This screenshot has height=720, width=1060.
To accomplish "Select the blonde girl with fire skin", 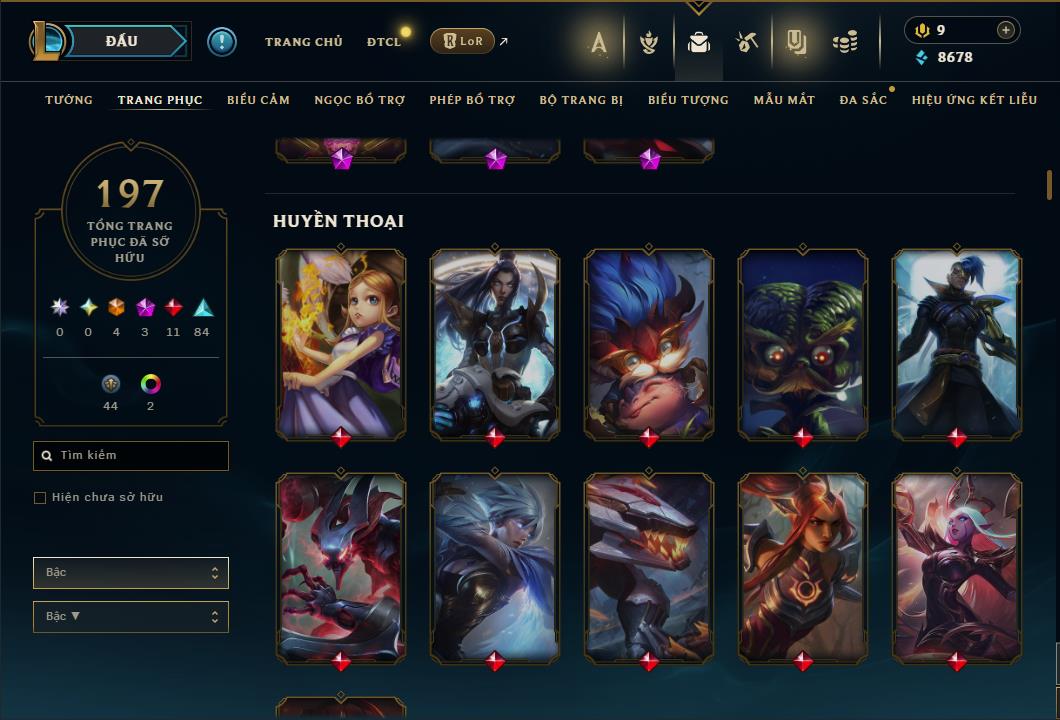I will coord(341,343).
